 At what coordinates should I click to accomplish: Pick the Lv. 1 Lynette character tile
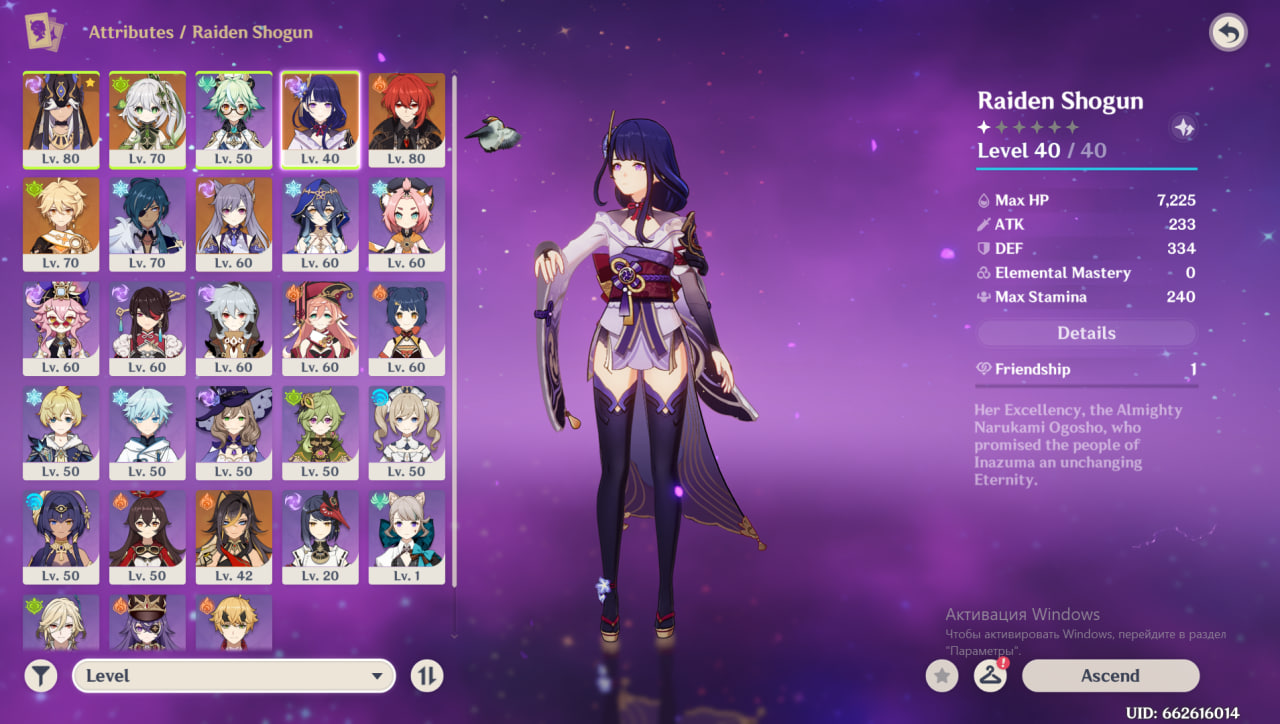407,535
